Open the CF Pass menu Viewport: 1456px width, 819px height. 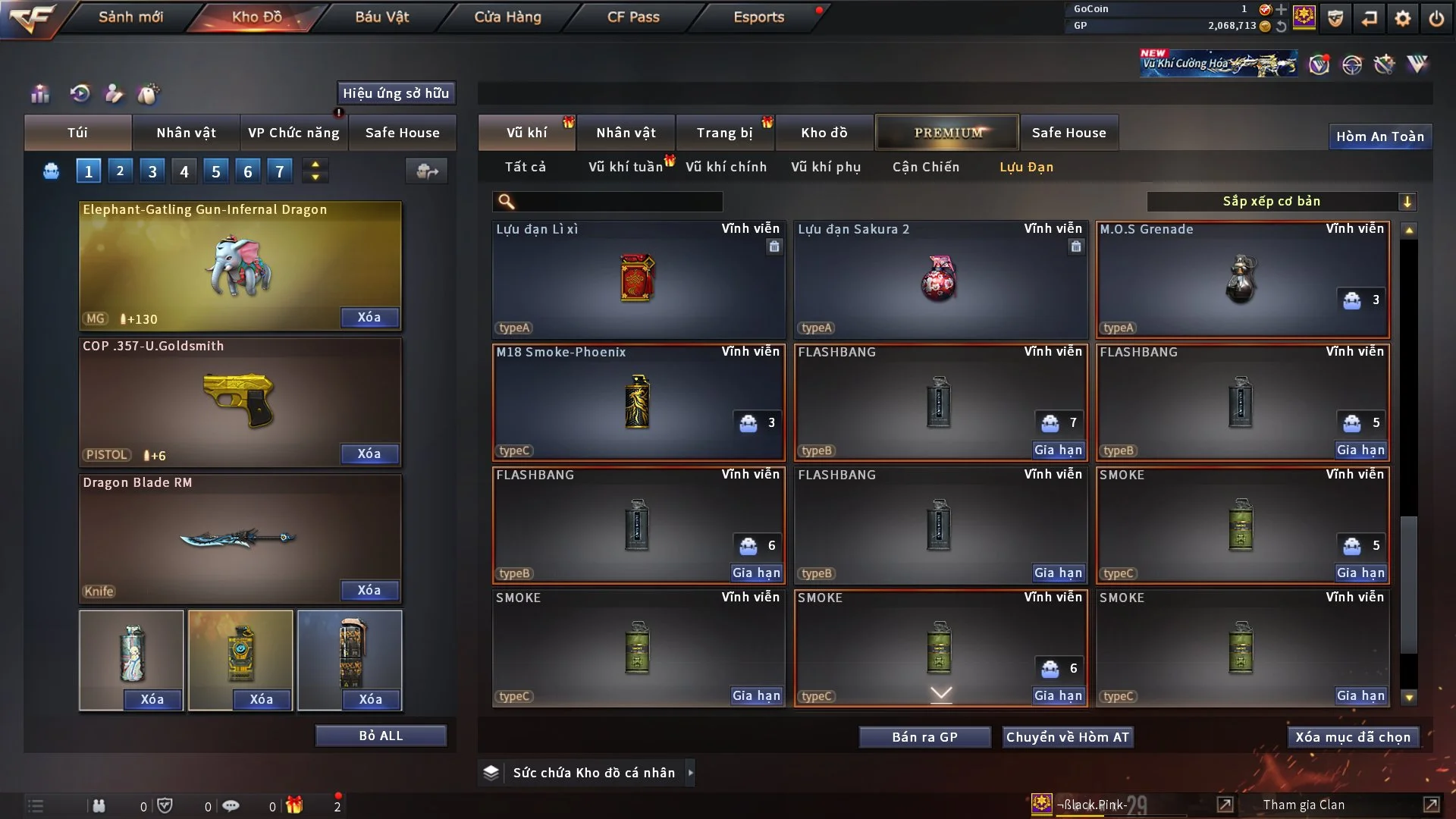633,17
